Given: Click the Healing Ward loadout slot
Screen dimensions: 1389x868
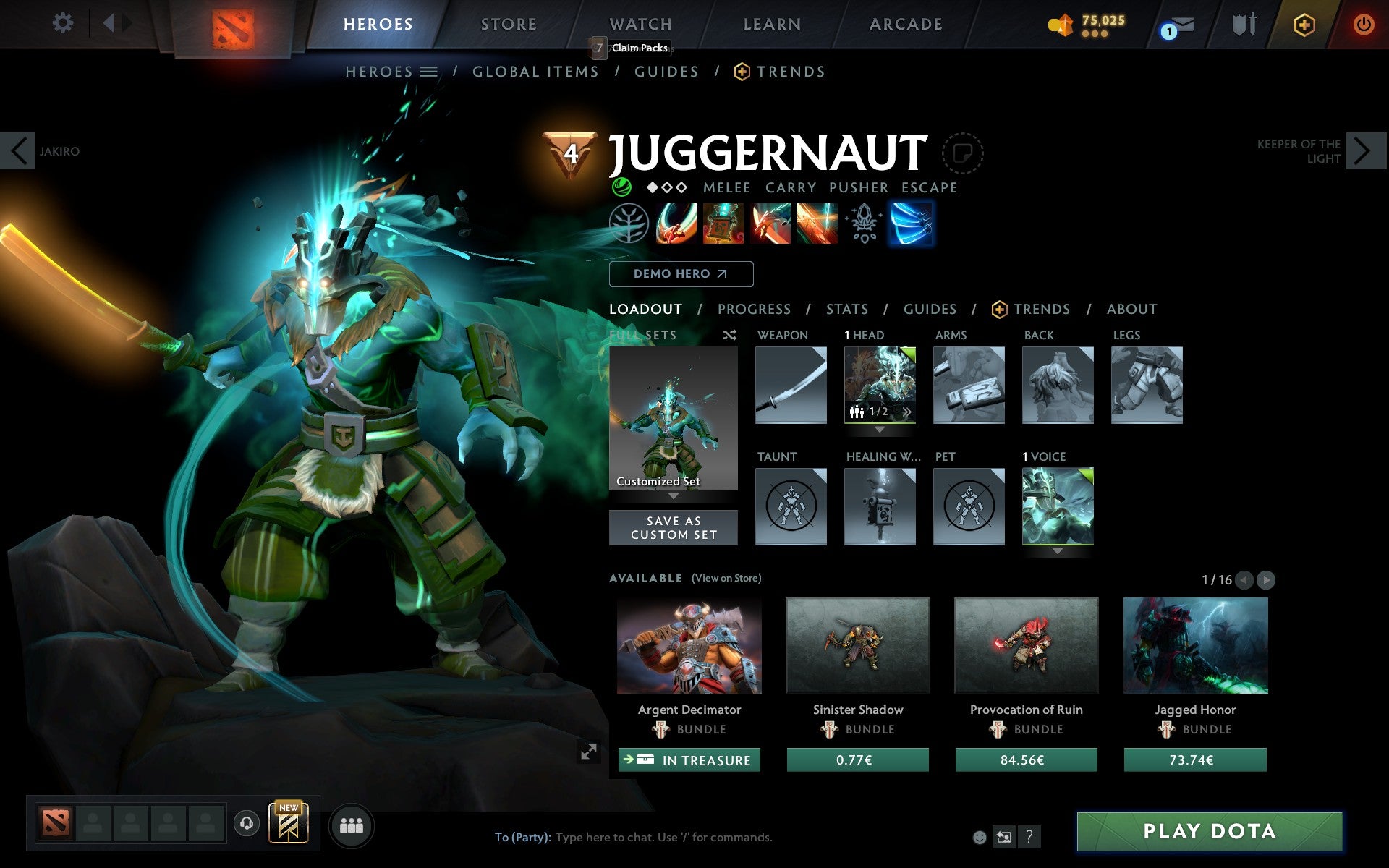Looking at the screenshot, I should click(880, 506).
